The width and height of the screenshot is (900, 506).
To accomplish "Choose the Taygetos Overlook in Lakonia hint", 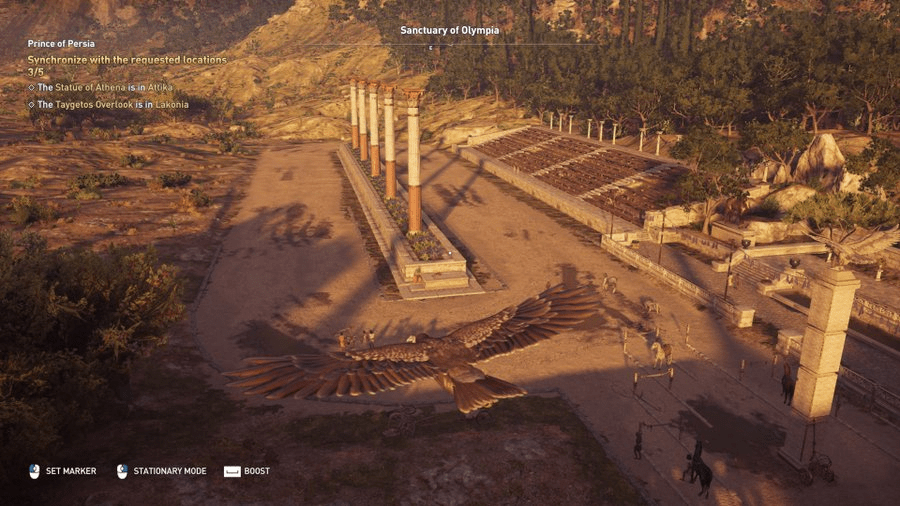I will point(111,104).
